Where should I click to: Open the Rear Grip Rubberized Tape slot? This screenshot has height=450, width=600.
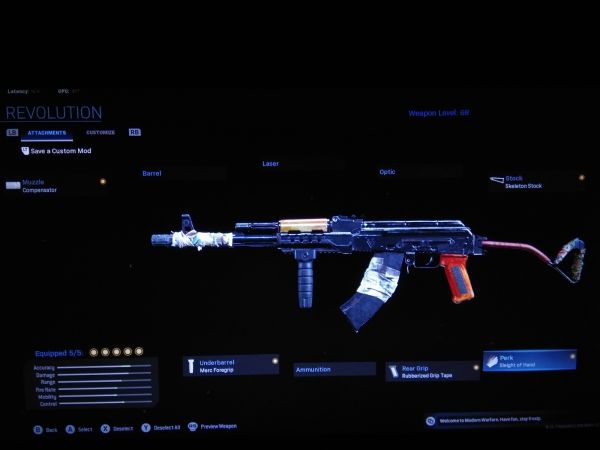pyautogui.click(x=432, y=372)
